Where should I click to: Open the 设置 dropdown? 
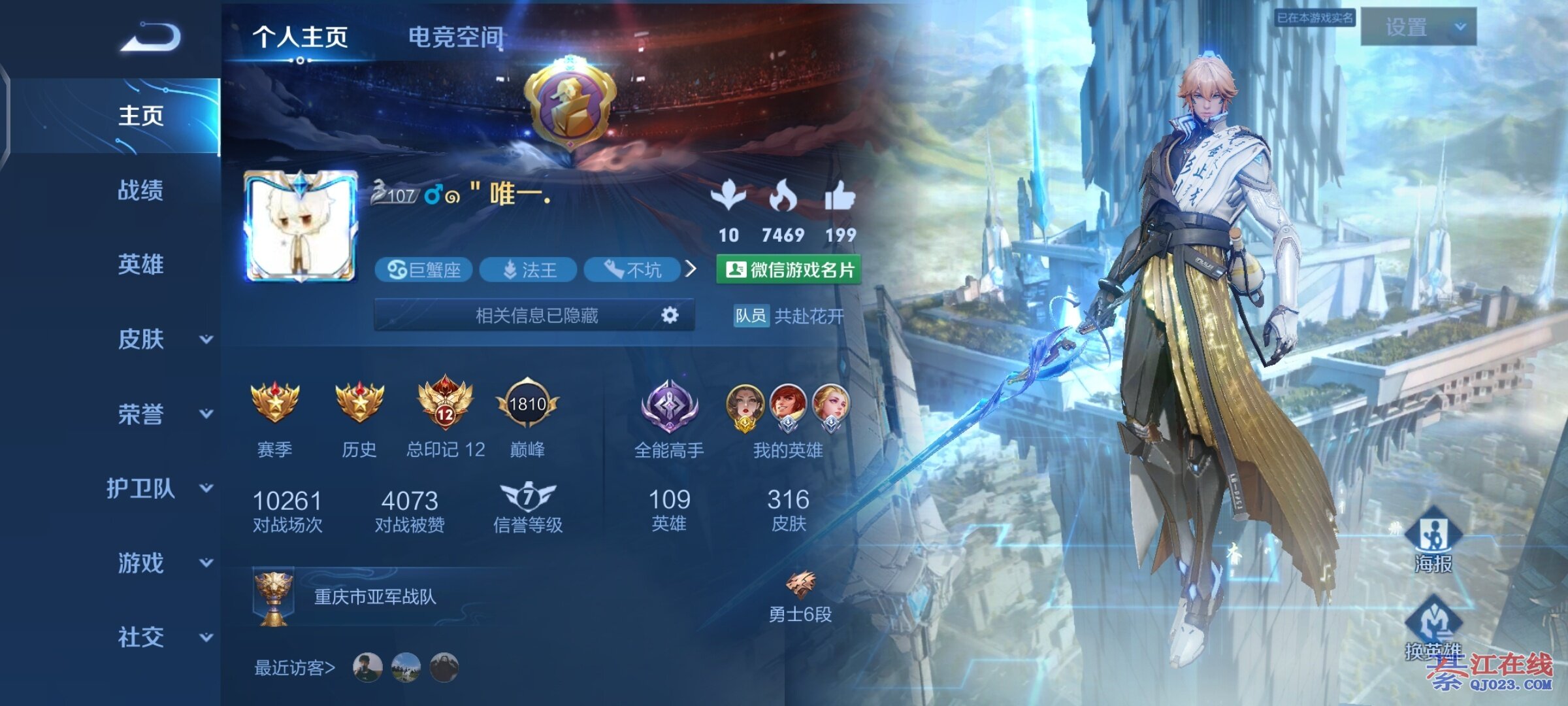1418,27
